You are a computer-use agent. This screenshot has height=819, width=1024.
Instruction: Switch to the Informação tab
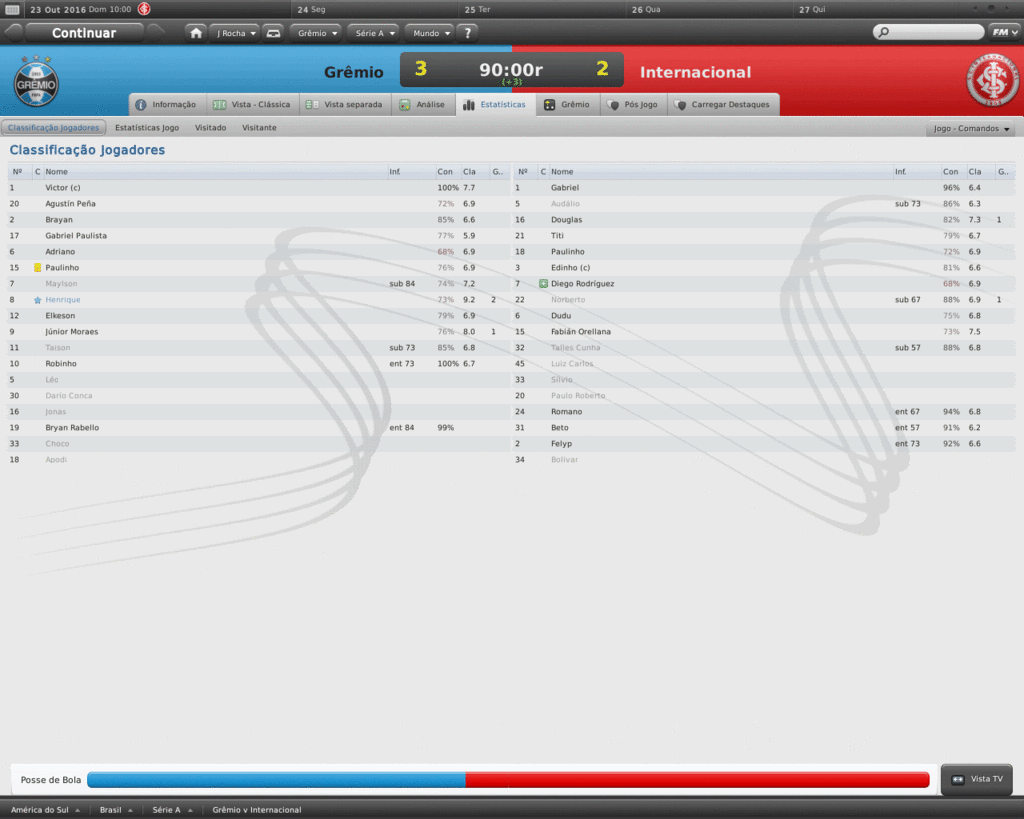pyautogui.click(x=167, y=104)
